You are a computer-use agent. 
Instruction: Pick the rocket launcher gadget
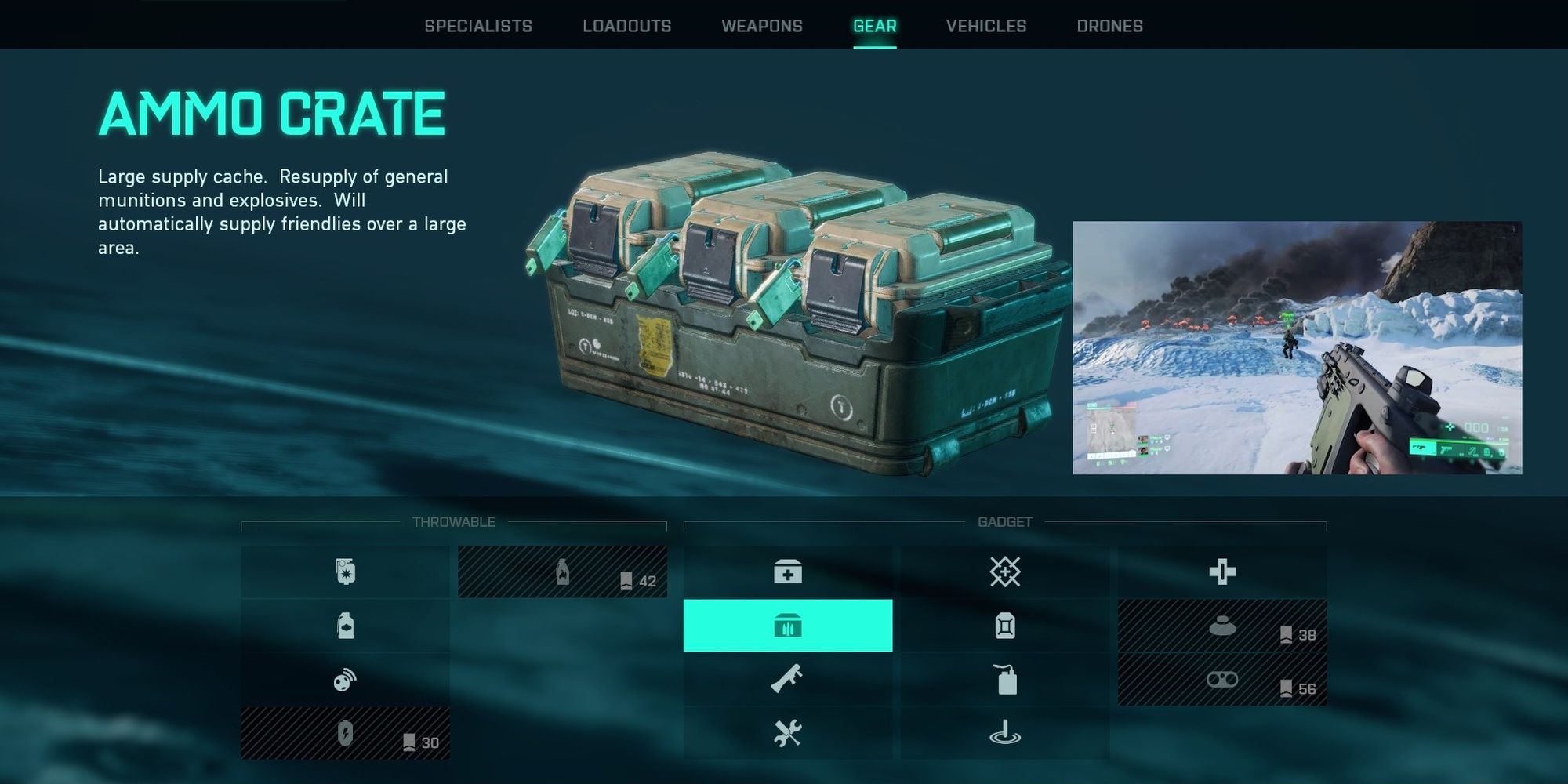click(787, 680)
